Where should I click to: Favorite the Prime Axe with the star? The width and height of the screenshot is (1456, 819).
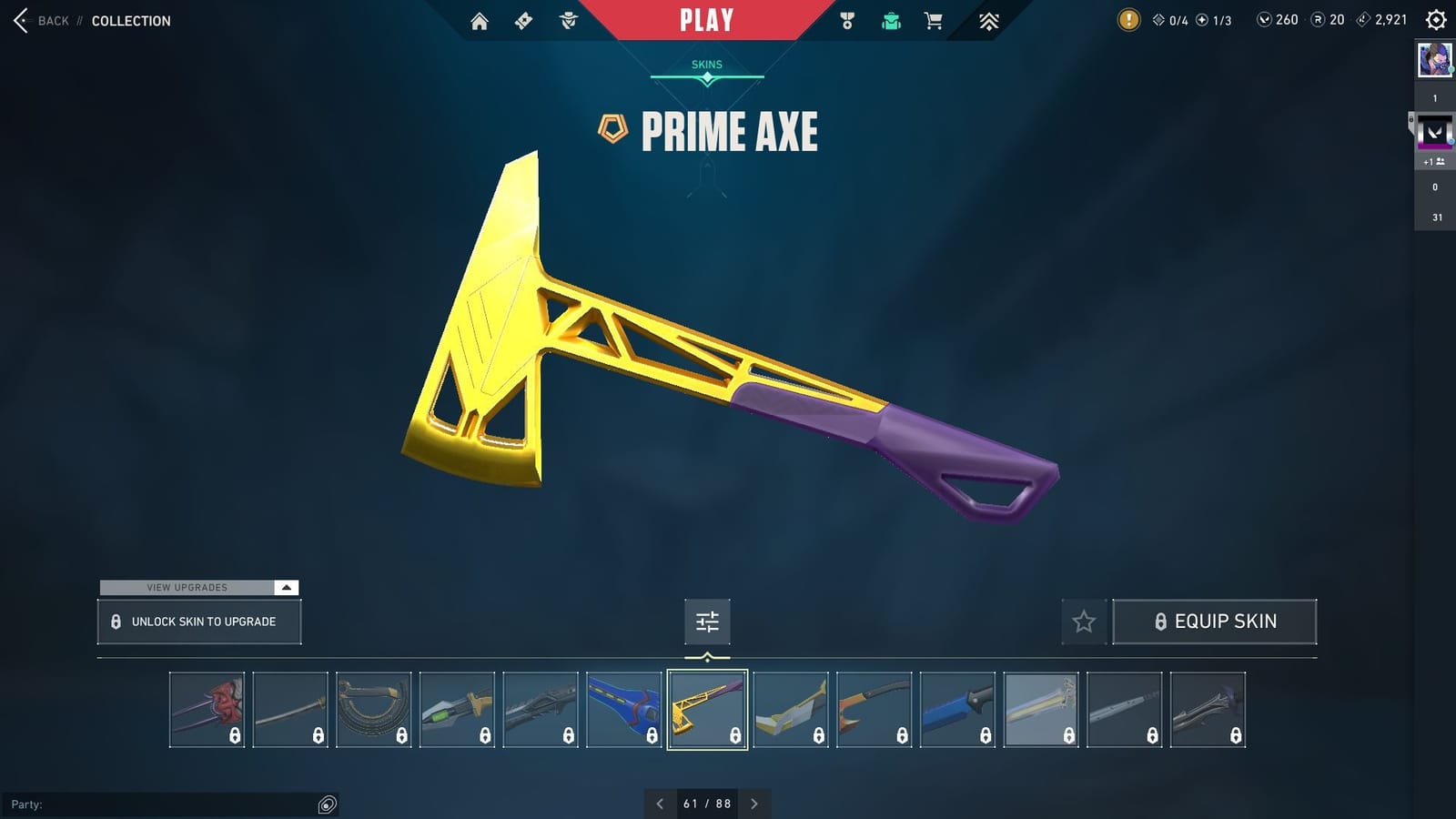1084,622
